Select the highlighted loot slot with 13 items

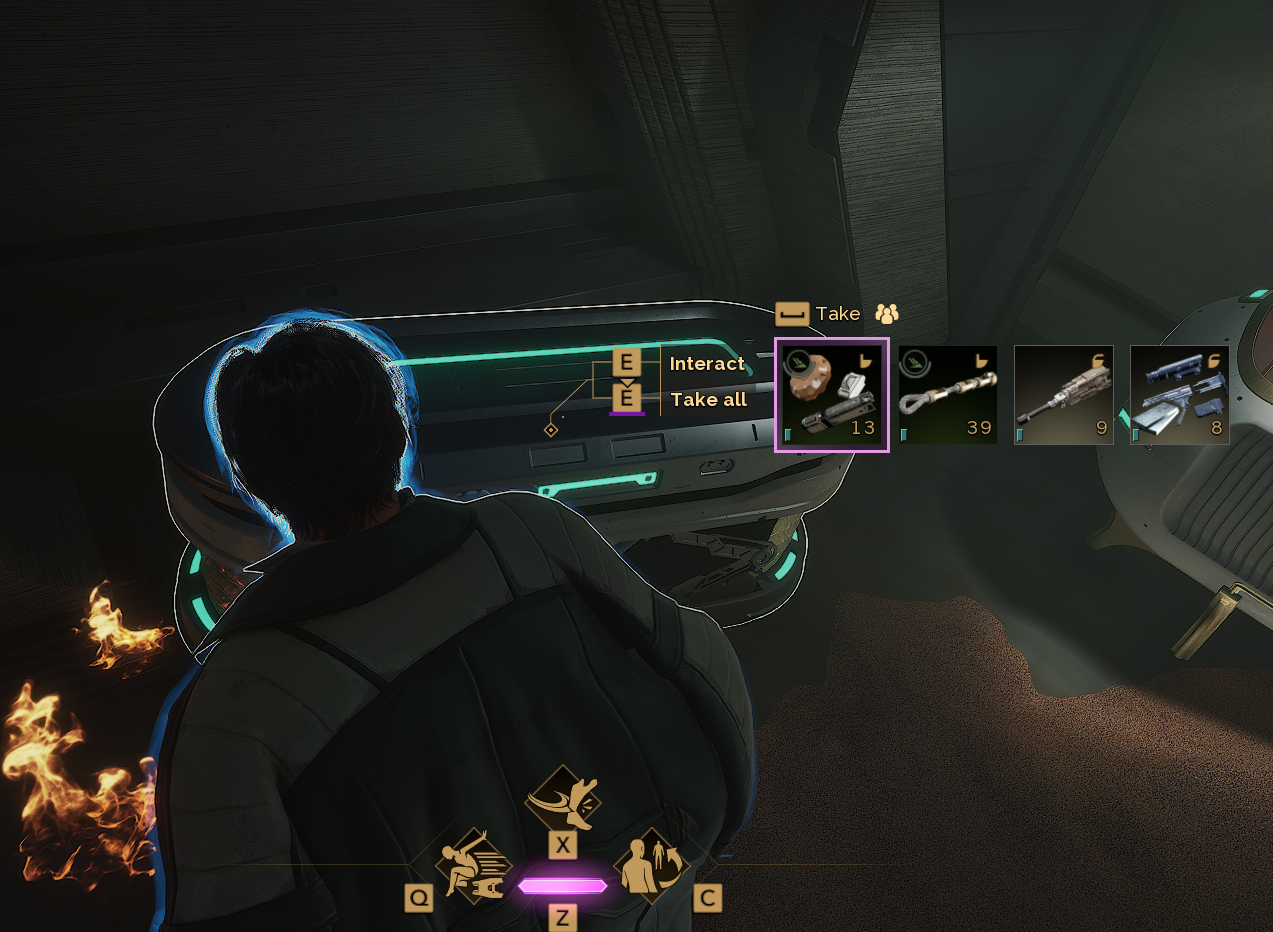[831, 395]
